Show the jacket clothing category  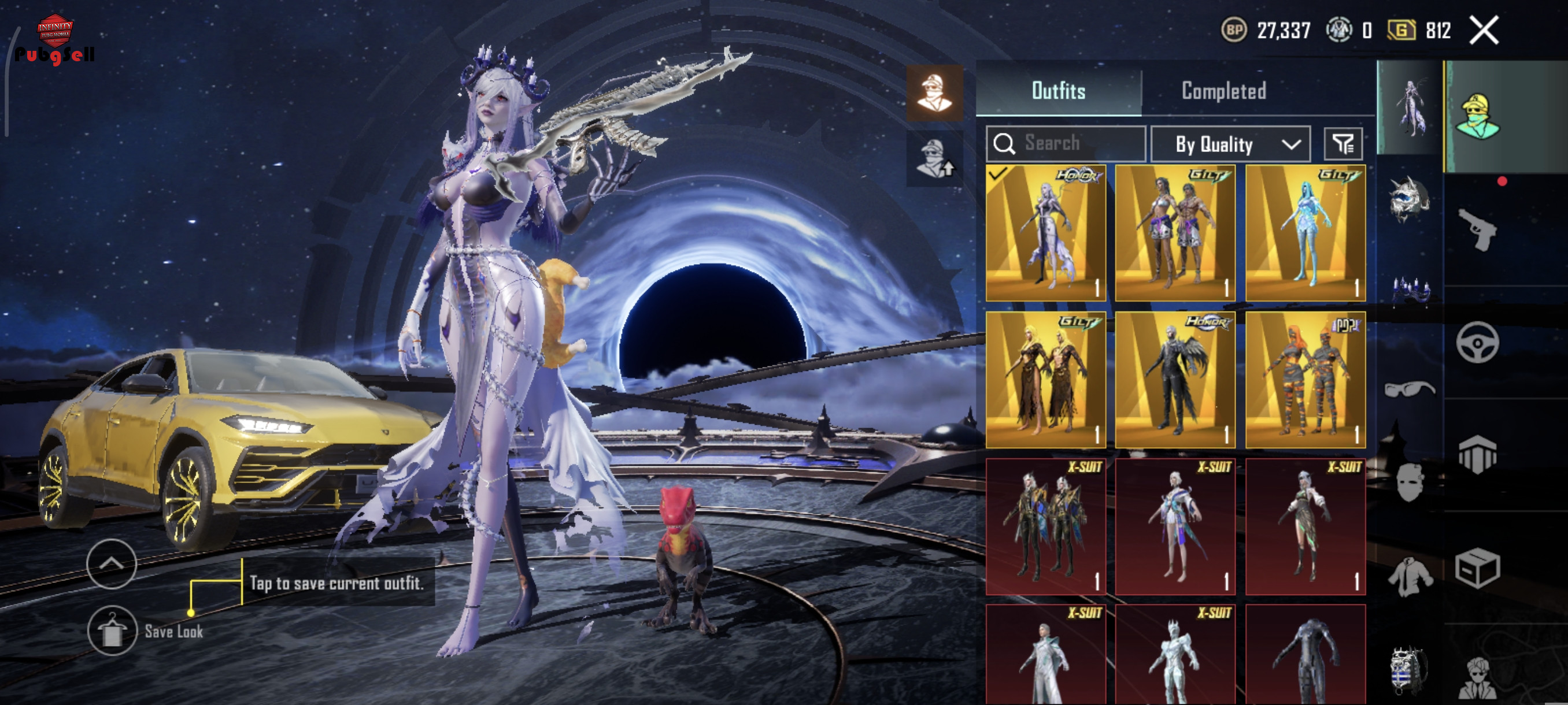click(x=1410, y=576)
